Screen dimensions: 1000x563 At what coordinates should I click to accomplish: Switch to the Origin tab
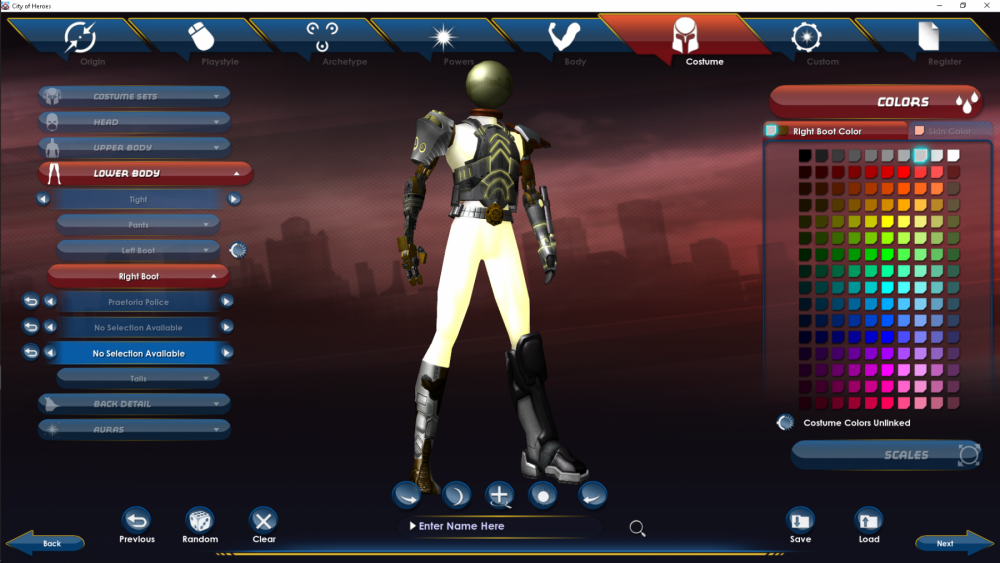click(x=82, y=42)
